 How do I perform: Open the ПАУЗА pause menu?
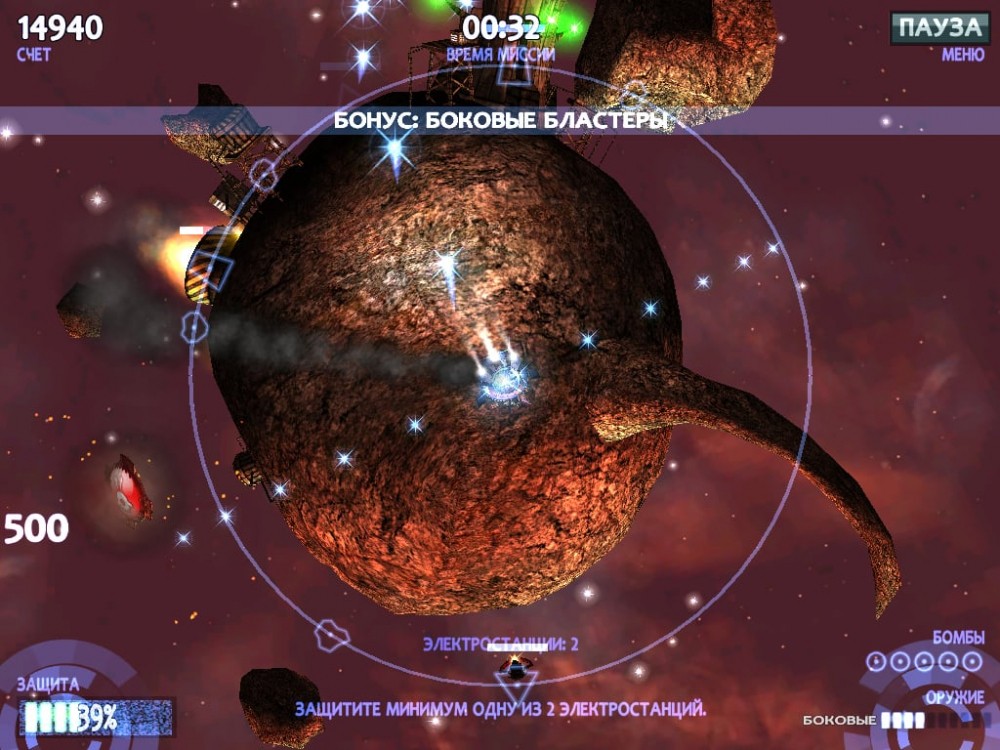(x=939, y=28)
